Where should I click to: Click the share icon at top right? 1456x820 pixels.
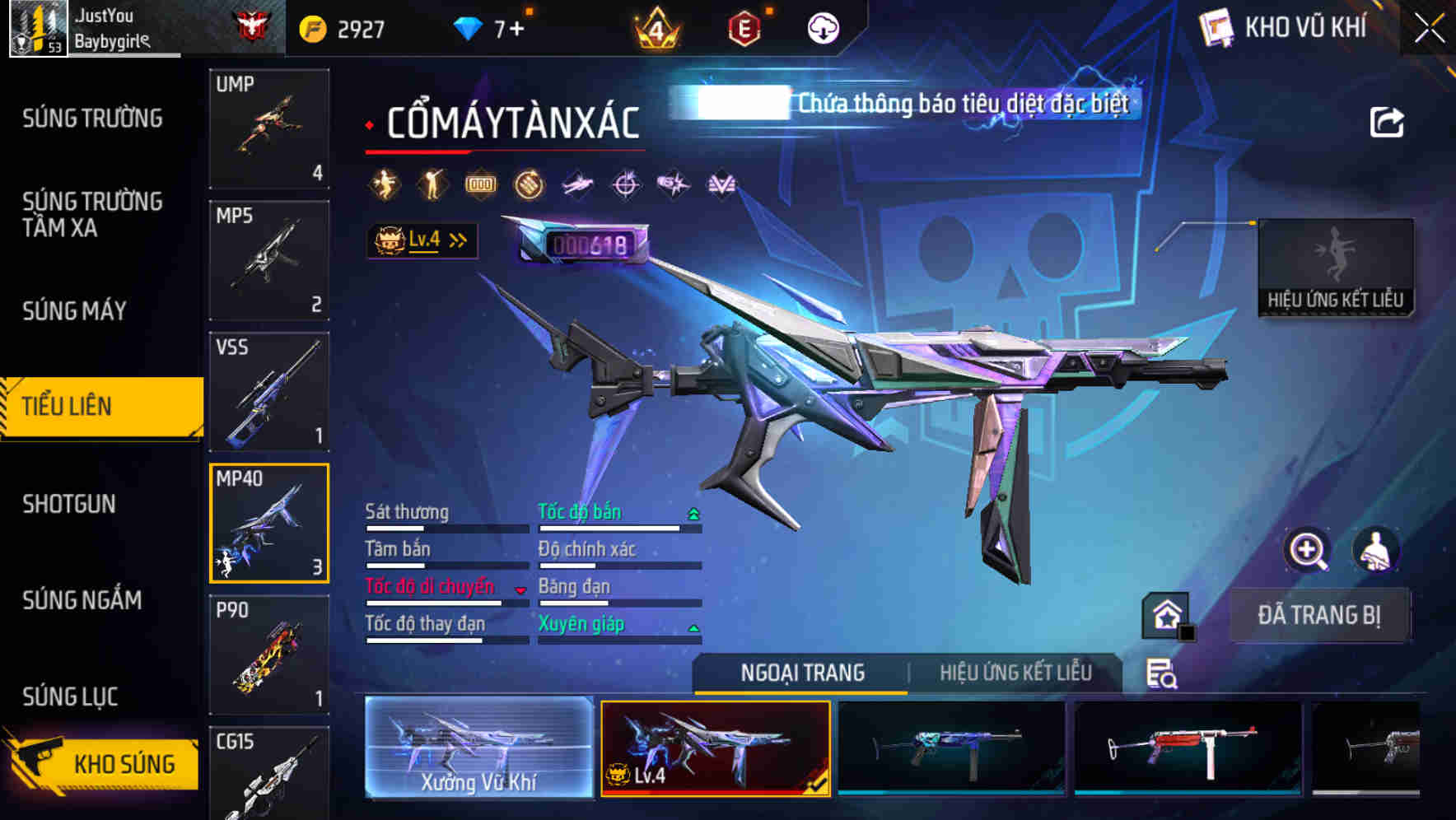pyautogui.click(x=1388, y=120)
